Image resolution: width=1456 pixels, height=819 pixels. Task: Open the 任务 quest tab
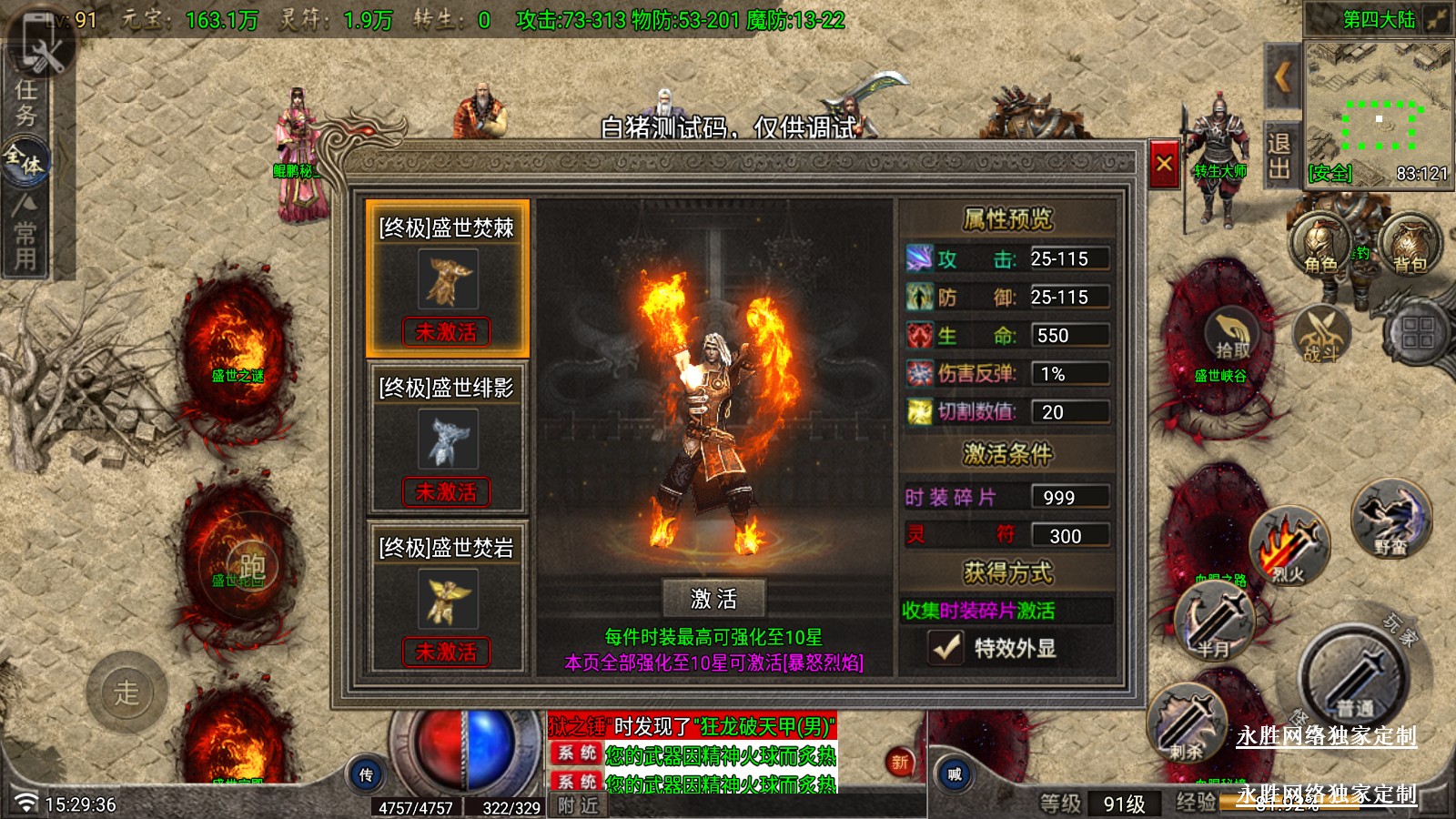tap(25, 102)
